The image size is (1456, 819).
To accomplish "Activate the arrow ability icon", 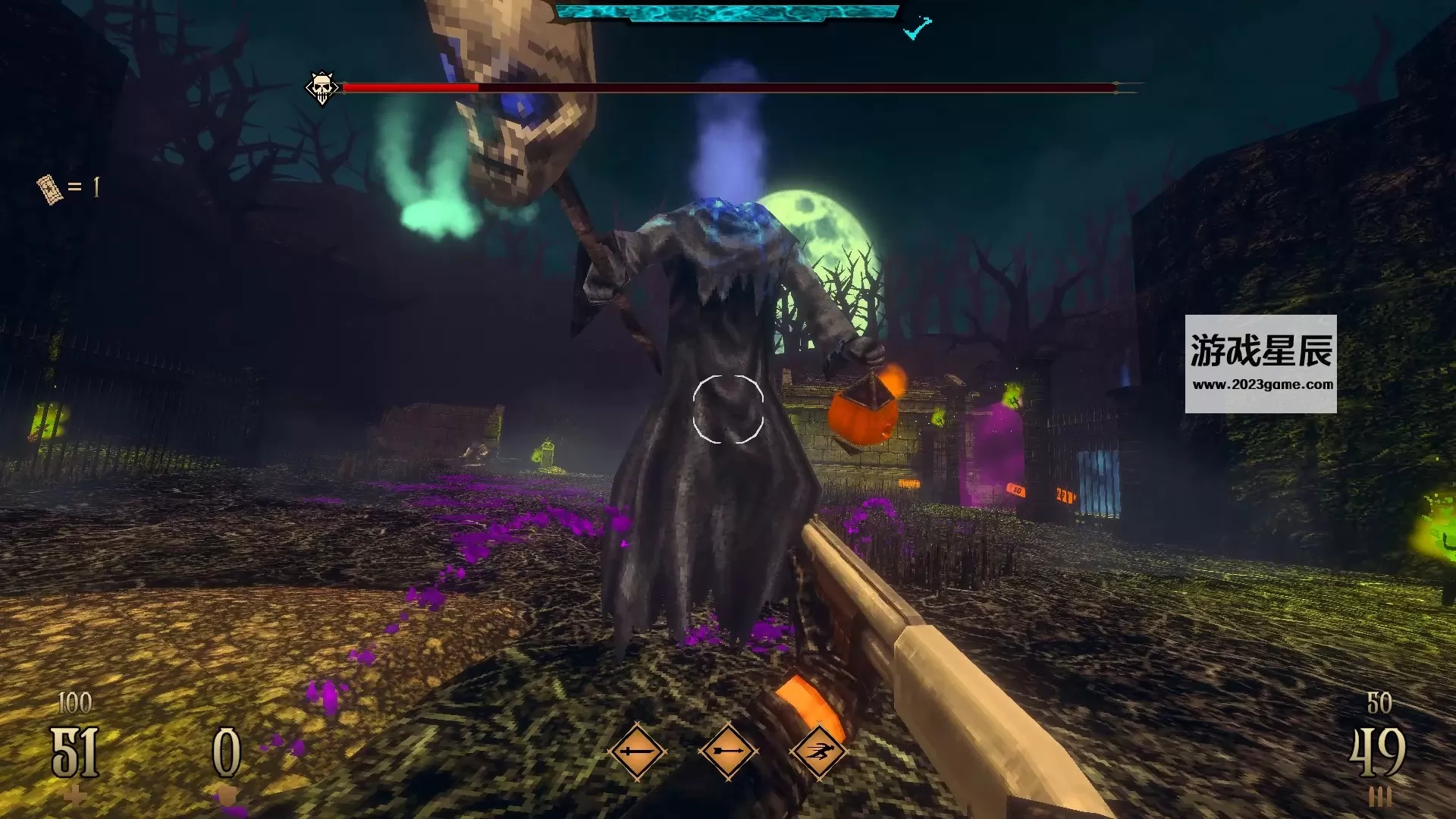I will tap(728, 752).
